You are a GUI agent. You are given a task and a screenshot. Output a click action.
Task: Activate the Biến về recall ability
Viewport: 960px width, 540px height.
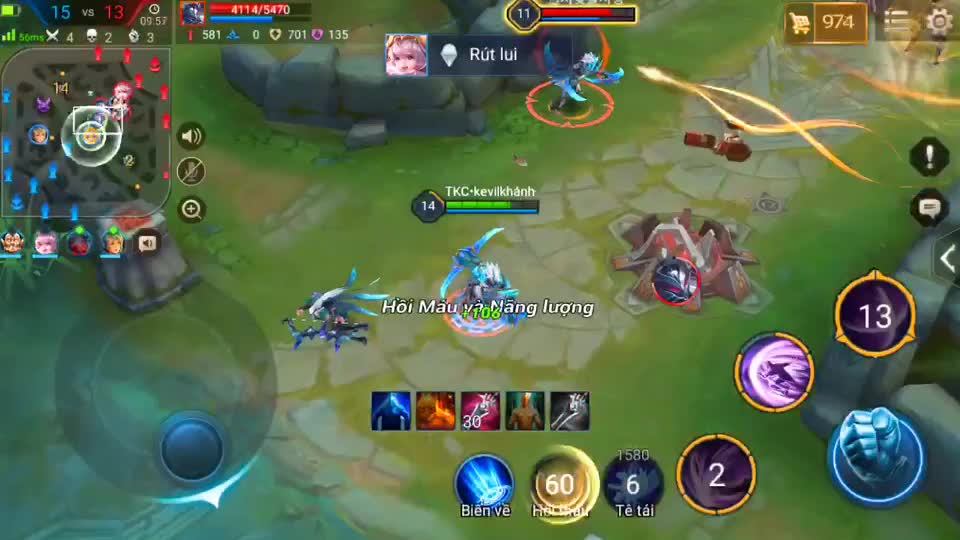coord(485,483)
